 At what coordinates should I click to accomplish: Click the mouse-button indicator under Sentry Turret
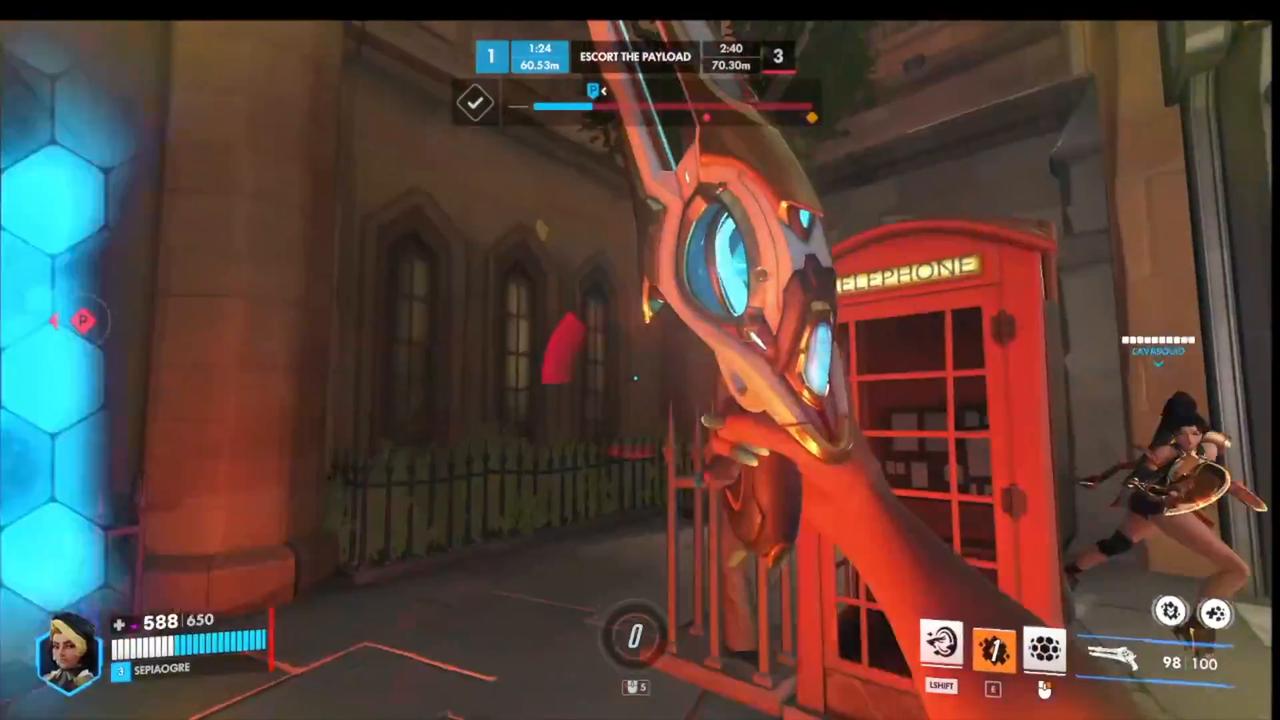(x=1045, y=689)
